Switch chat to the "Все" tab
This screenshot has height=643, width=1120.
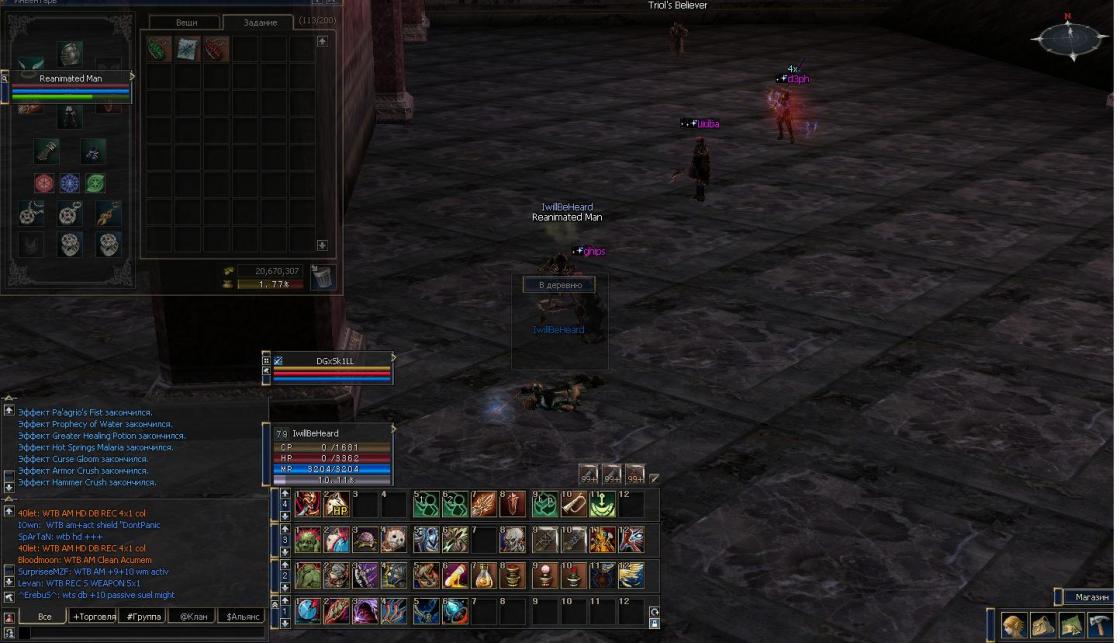(x=42, y=616)
